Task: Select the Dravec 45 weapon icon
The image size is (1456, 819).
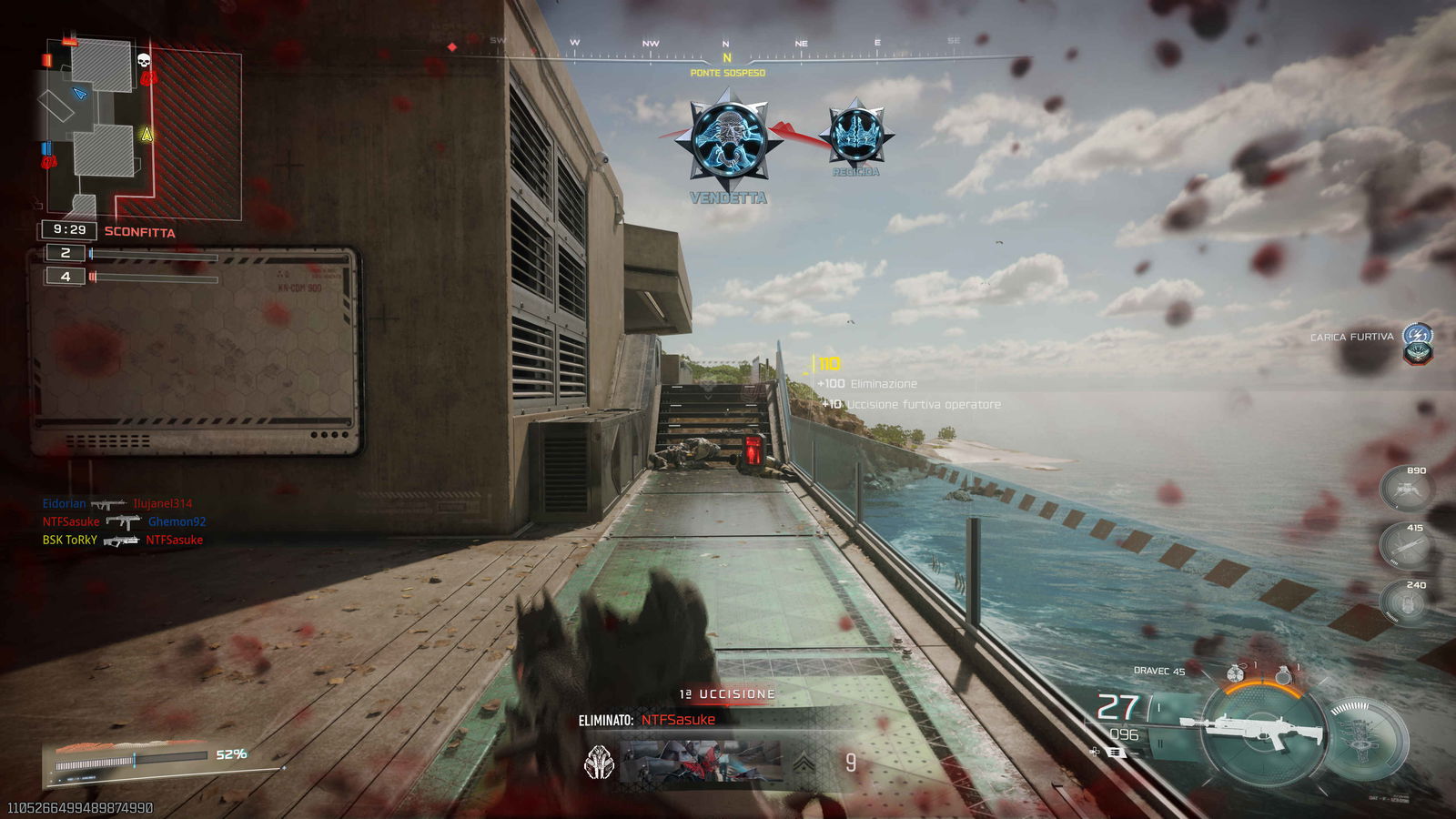Action: [1260, 728]
